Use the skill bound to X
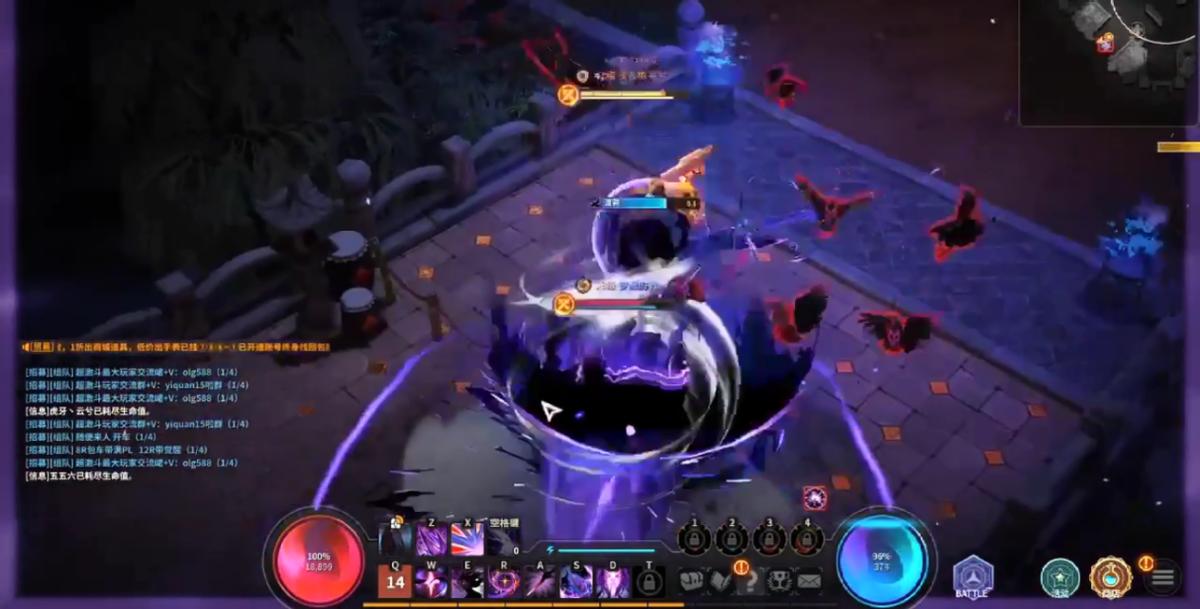This screenshot has width=1200, height=609. tap(466, 541)
